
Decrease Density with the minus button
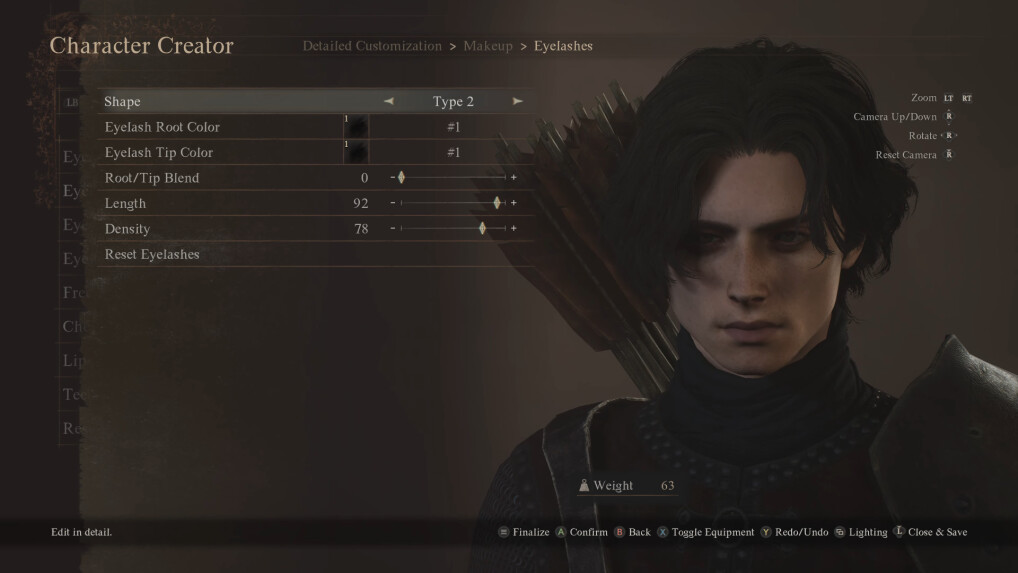click(392, 229)
